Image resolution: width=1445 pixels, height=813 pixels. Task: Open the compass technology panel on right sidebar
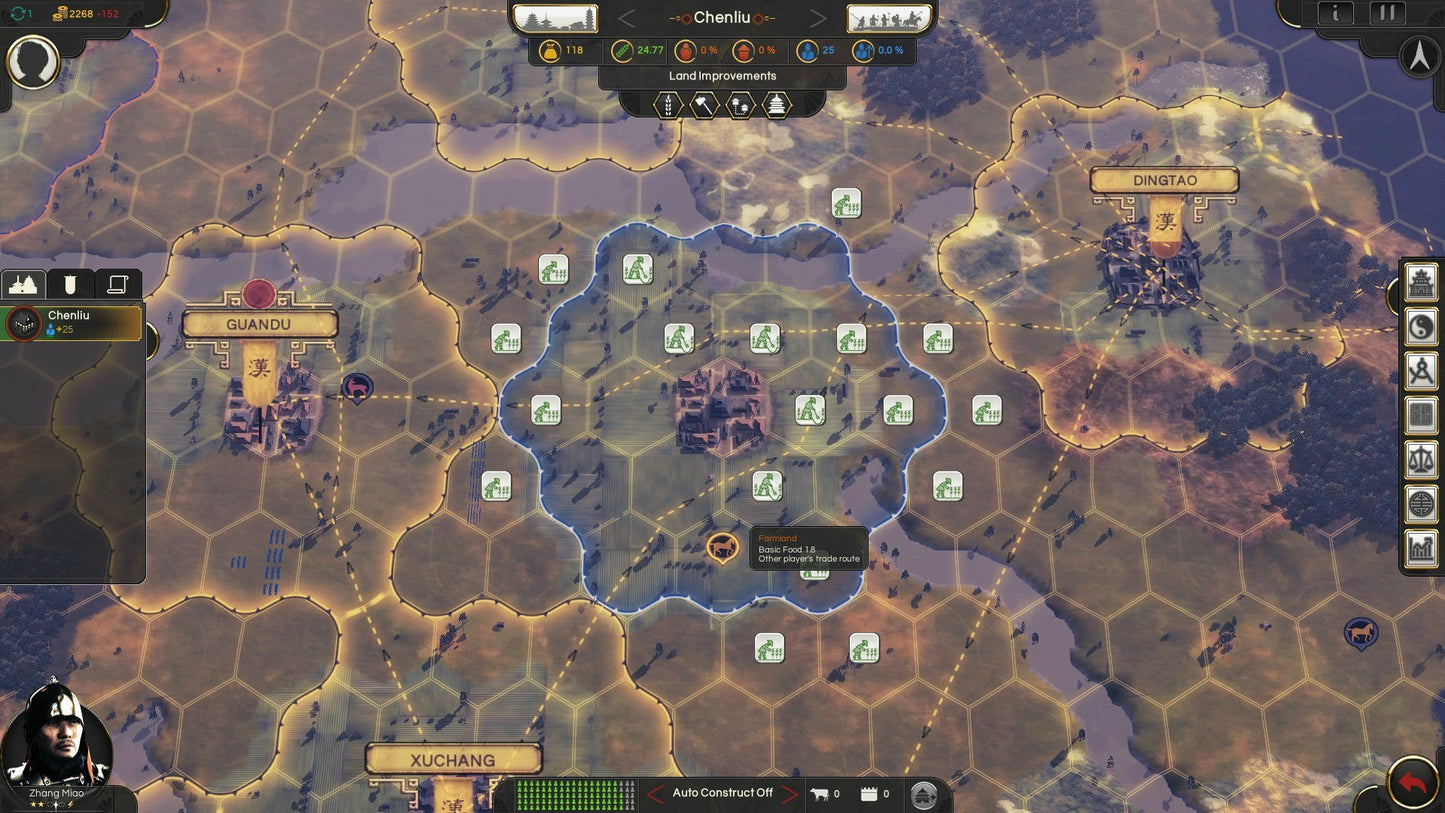click(1420, 370)
